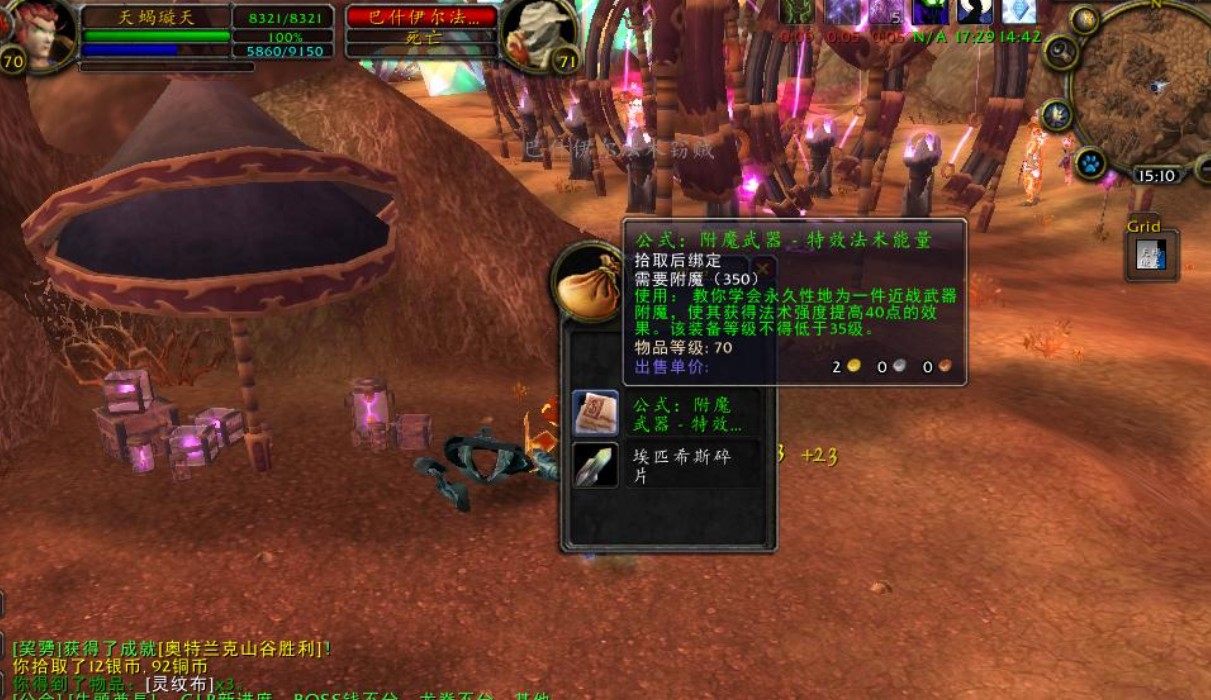Click the crescent moon silhouette buff icon

(x=975, y=10)
